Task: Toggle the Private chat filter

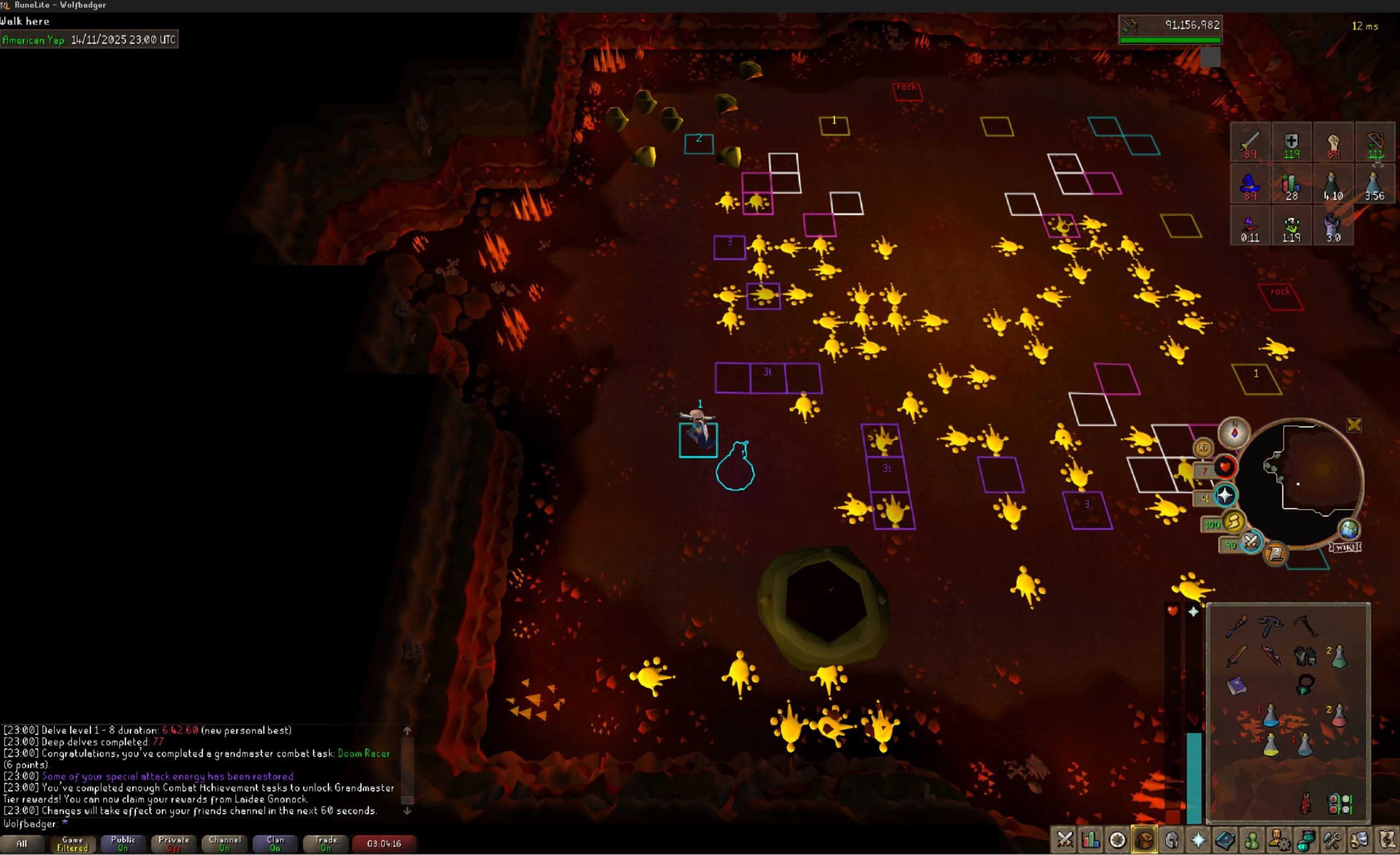Action: pos(174,844)
